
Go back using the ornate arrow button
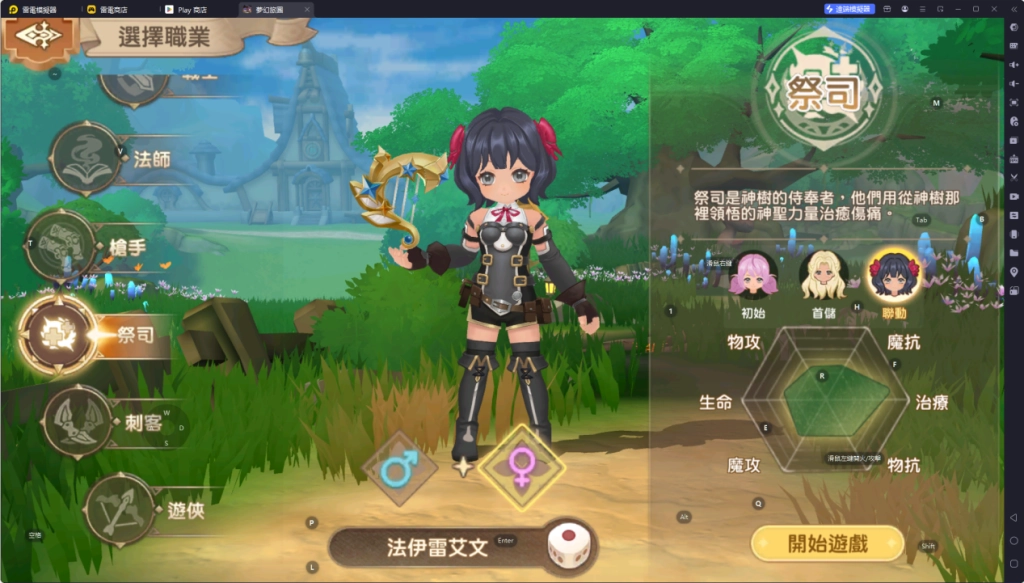pos(40,36)
